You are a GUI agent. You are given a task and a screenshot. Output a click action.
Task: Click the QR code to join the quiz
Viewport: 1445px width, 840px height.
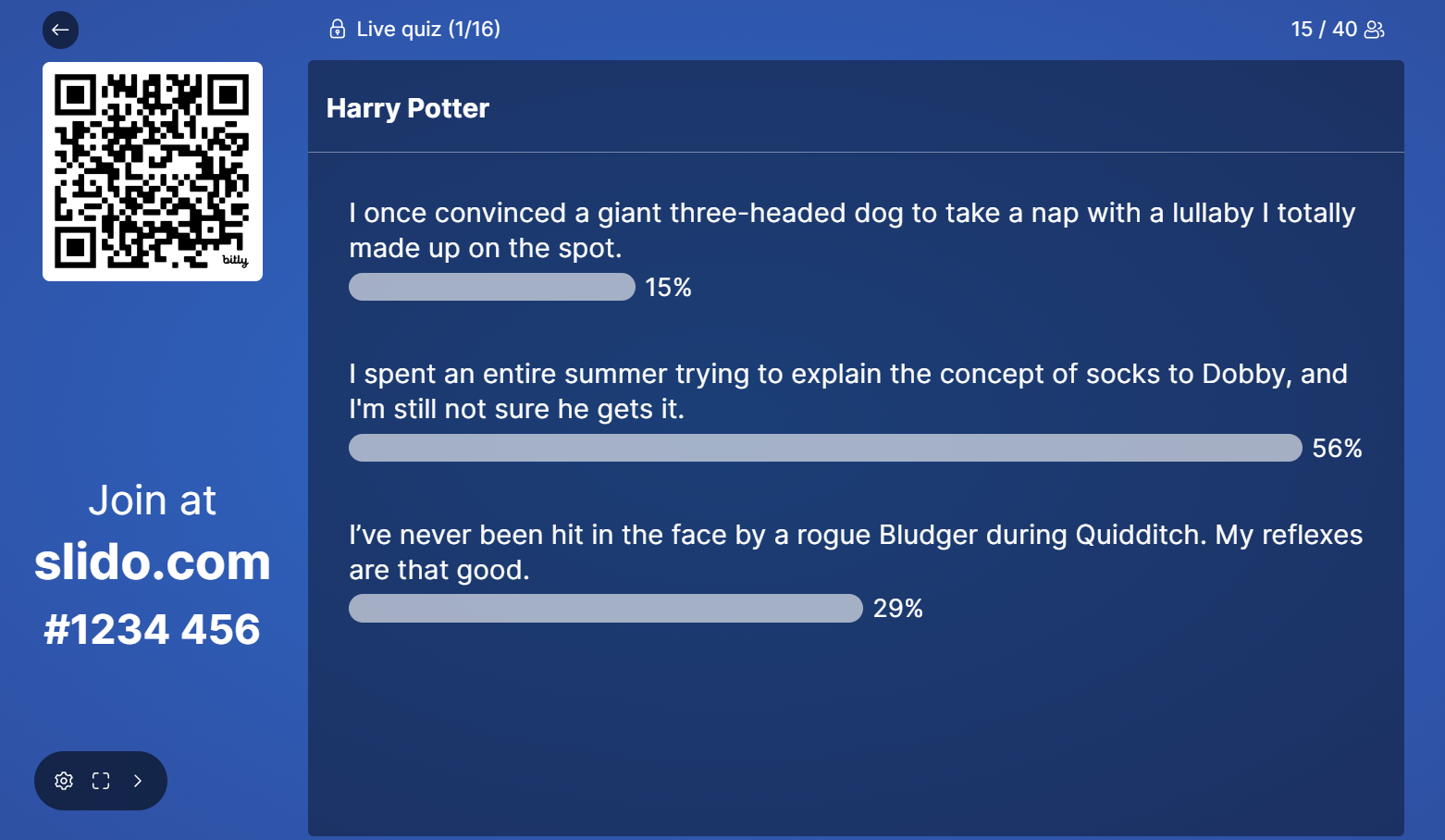(x=152, y=171)
